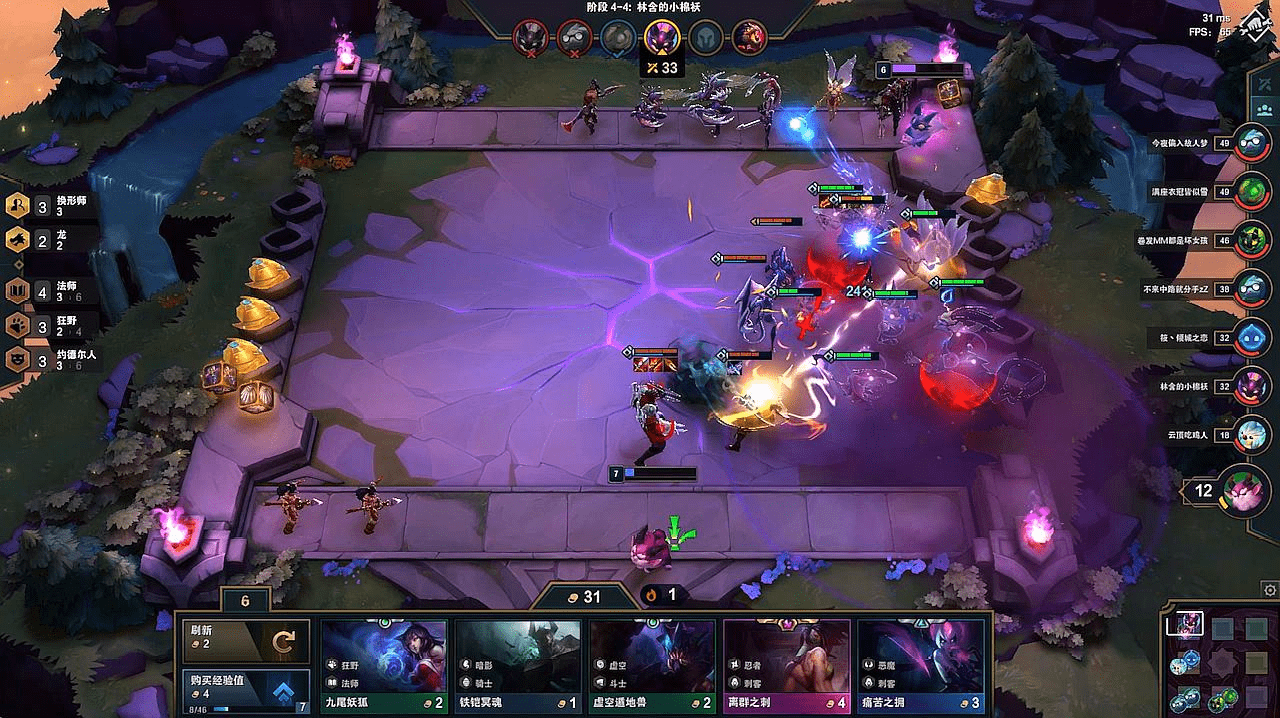Select the highlighted current round icon
This screenshot has width=1280, height=718.
[662, 37]
